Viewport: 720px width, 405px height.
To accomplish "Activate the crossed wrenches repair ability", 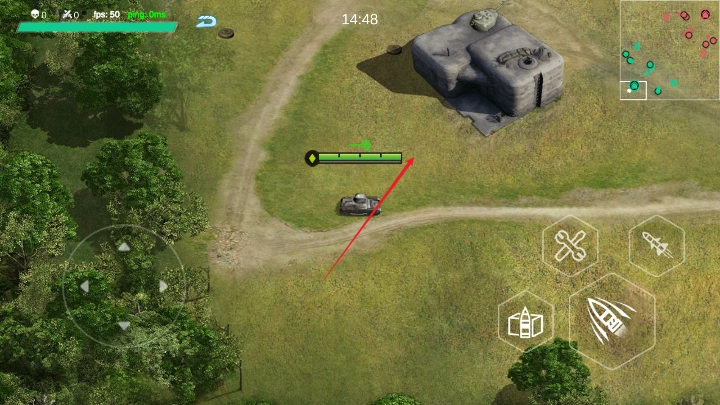I will (571, 245).
